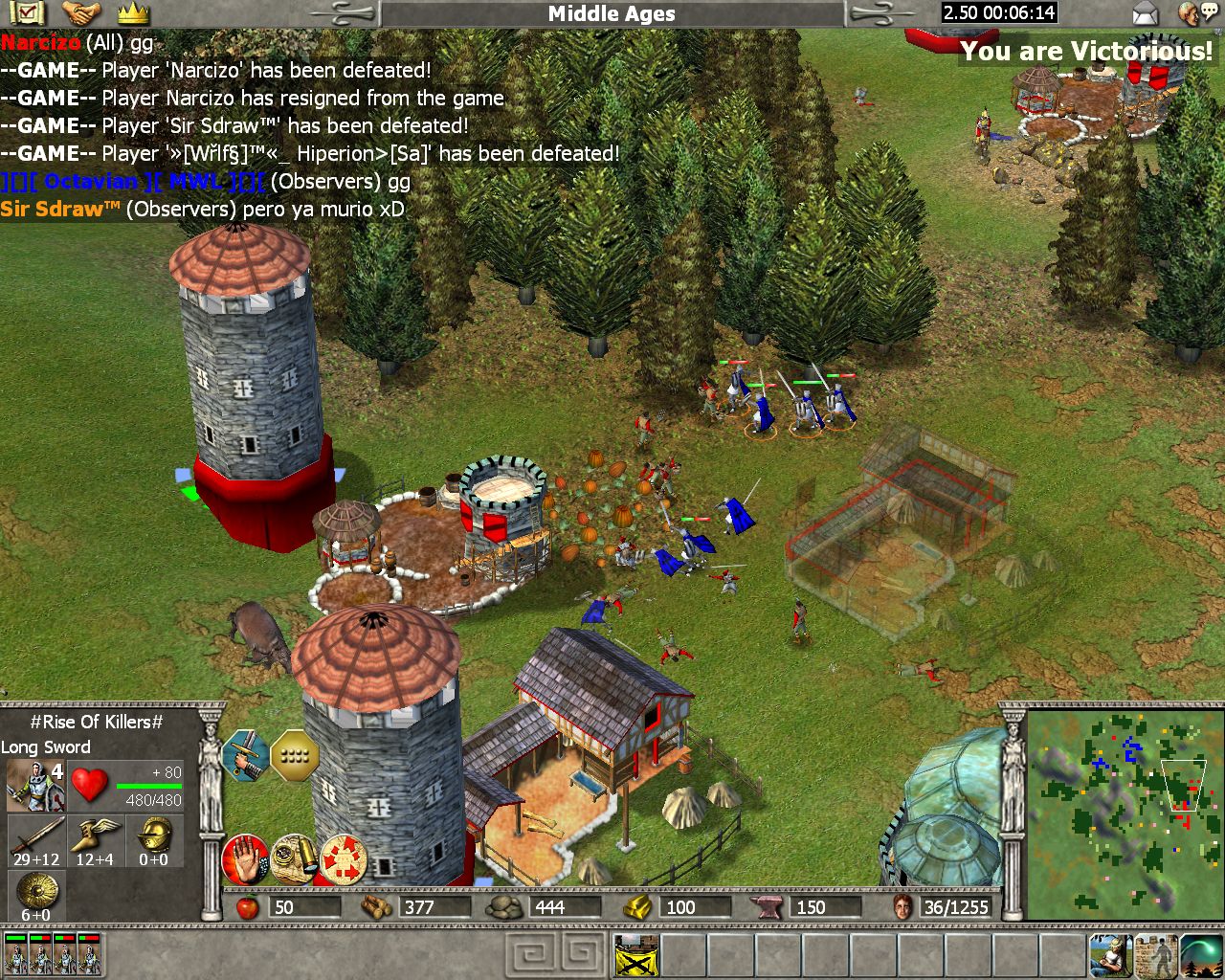Open the diplomacy handshake icon
The image size is (1225, 980).
tap(82, 13)
